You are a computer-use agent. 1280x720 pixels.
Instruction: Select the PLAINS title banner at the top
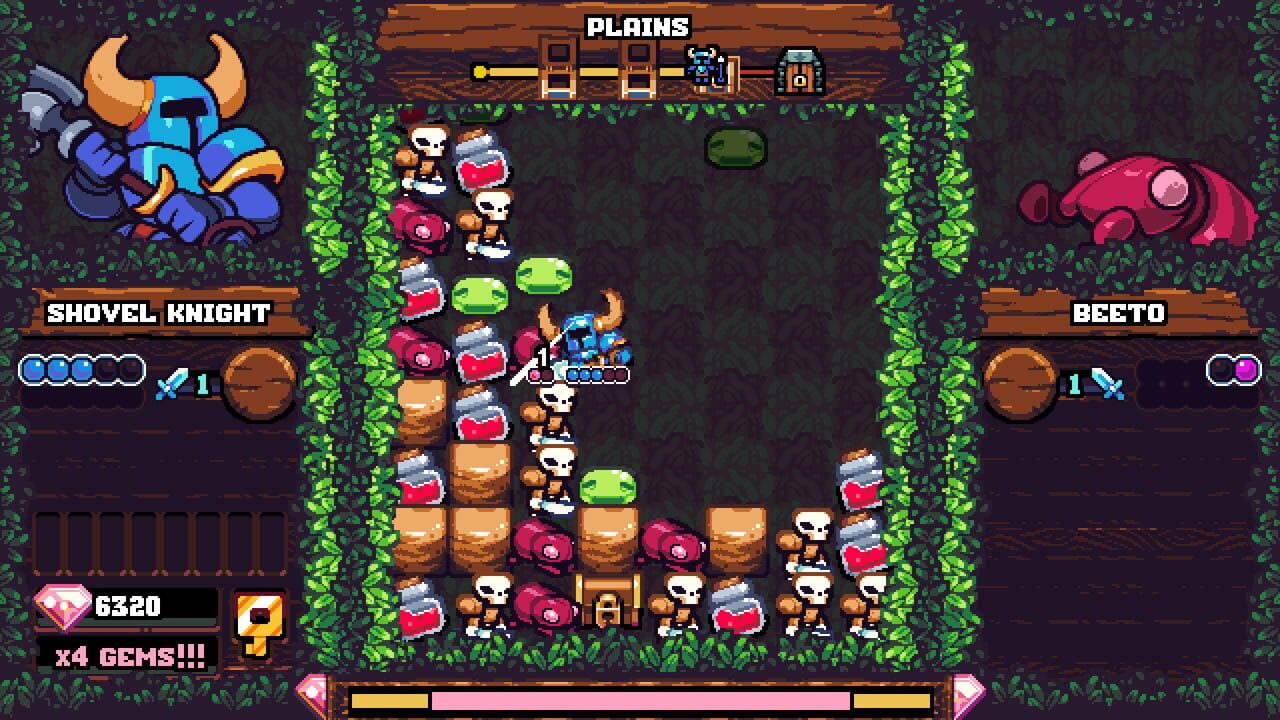pos(638,27)
